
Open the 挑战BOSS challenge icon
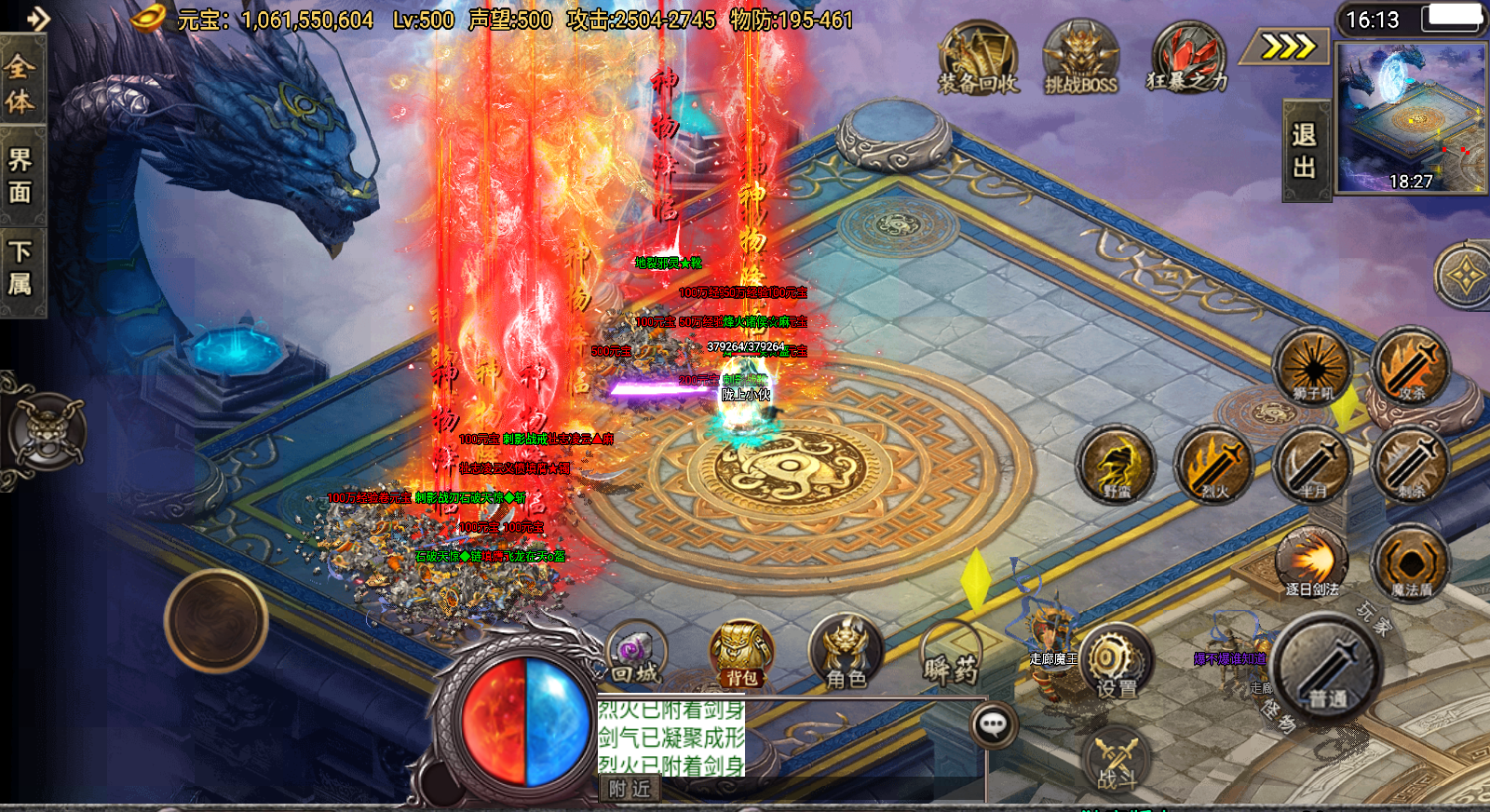1080,58
